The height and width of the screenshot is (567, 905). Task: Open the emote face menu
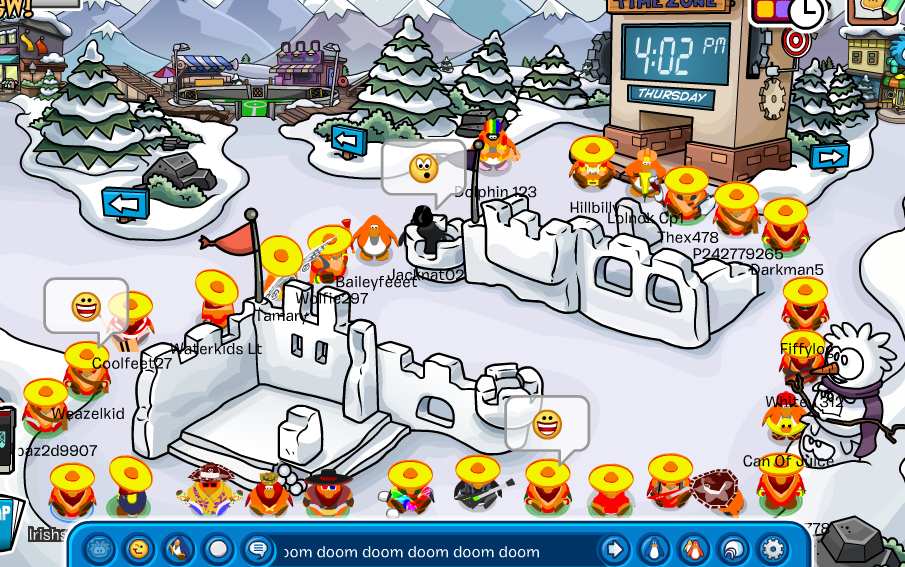point(139,549)
